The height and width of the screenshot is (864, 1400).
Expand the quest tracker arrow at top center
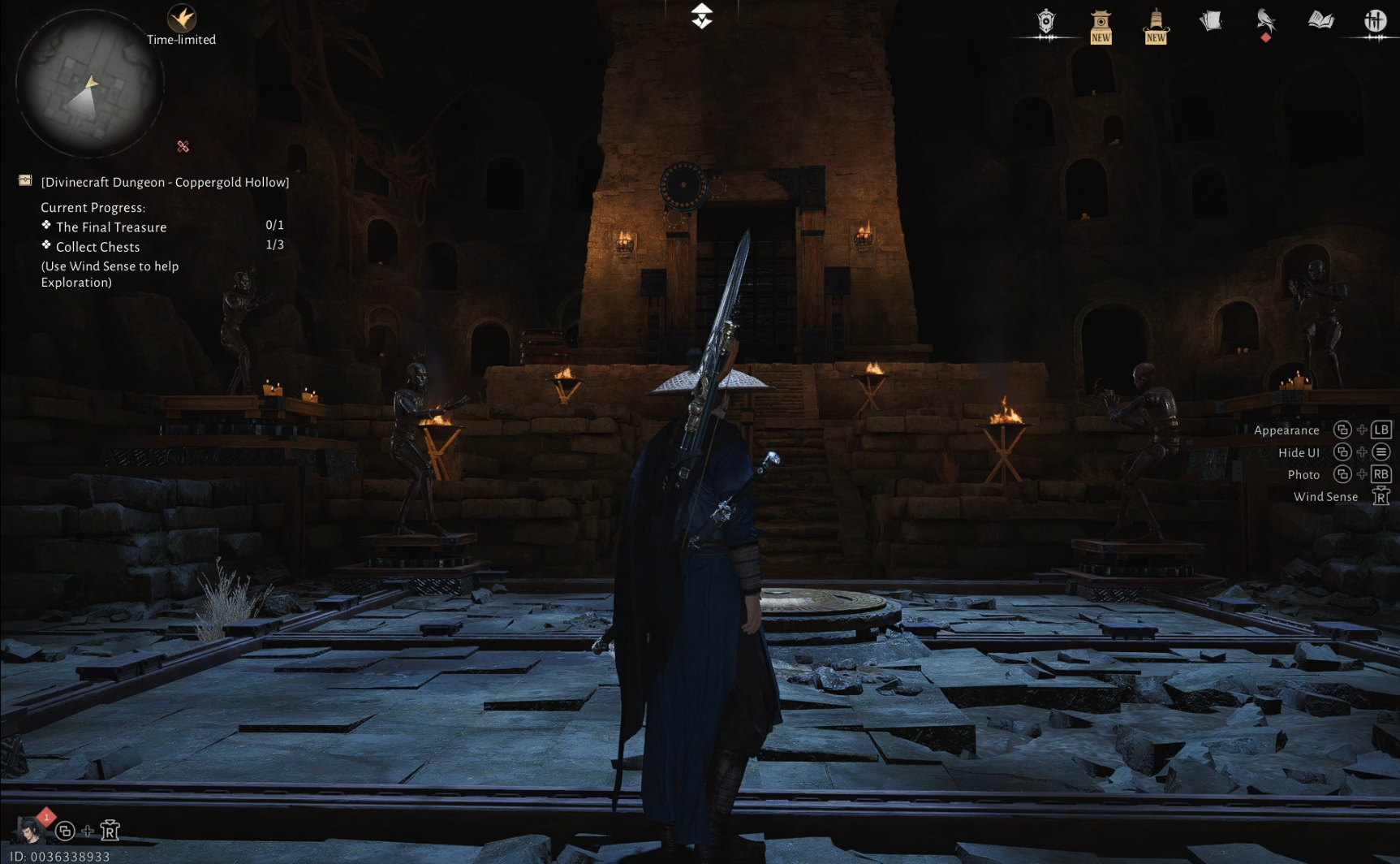700,15
